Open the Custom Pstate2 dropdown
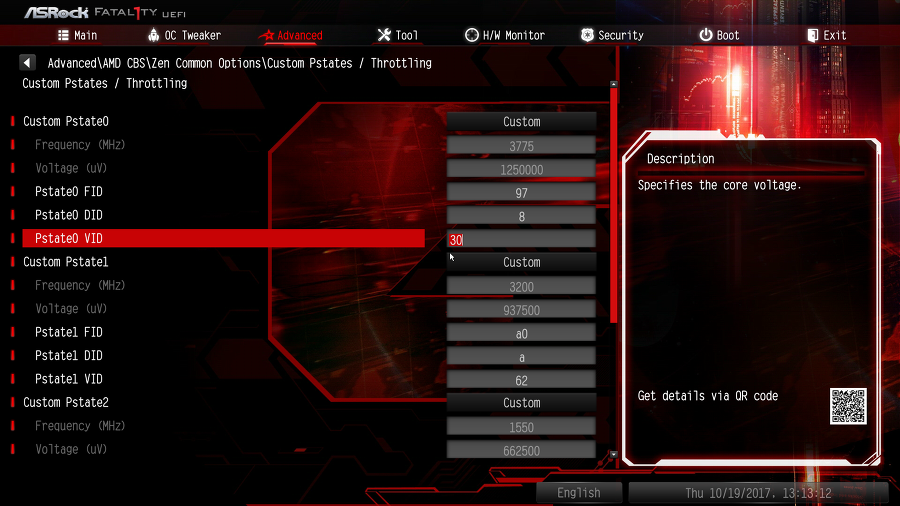 [521, 403]
